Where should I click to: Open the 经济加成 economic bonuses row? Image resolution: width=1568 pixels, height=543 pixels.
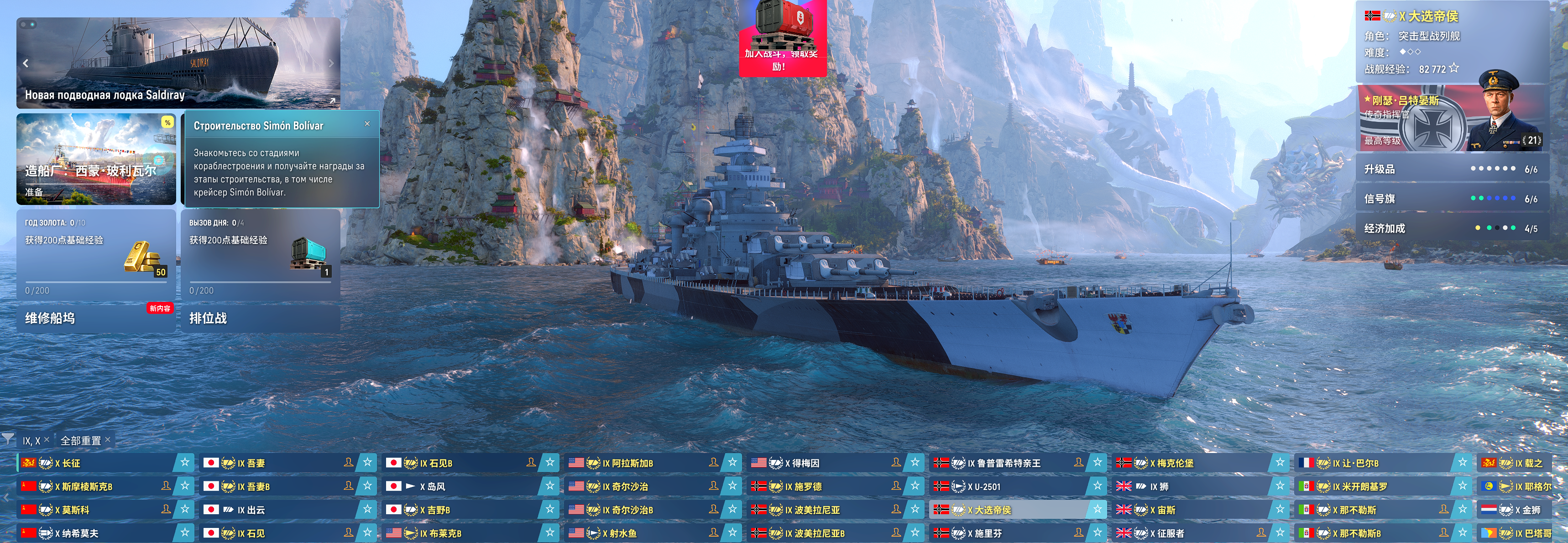click(1451, 228)
